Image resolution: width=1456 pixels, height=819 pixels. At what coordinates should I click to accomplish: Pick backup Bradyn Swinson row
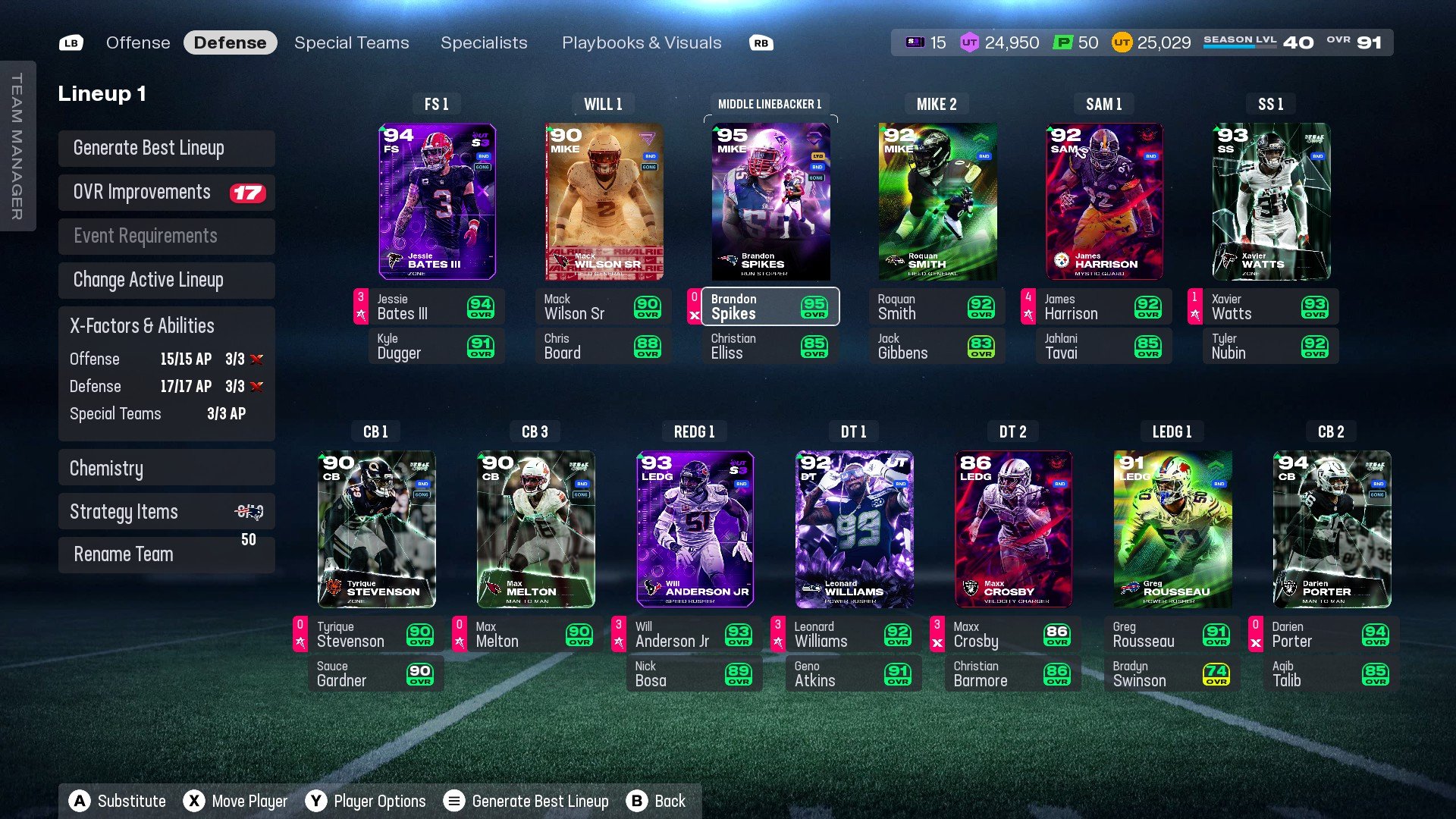tap(1172, 673)
